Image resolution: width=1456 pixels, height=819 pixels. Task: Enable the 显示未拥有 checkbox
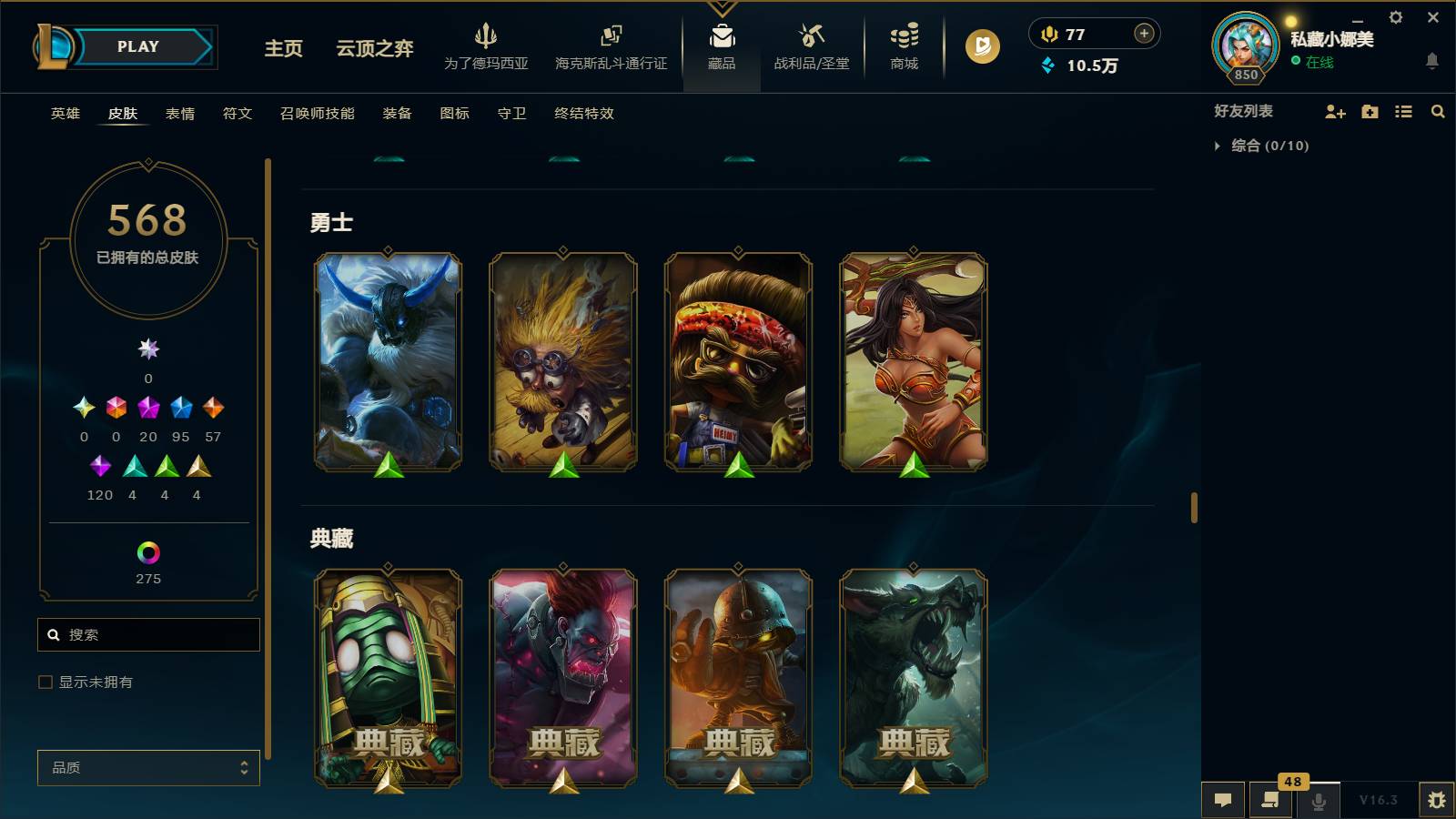click(44, 681)
